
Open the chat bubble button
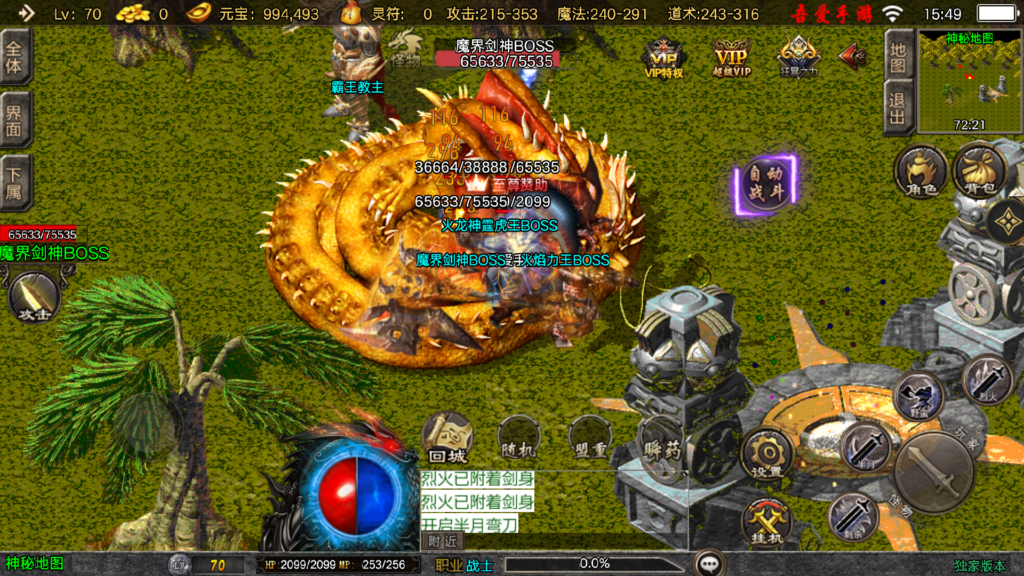[x=711, y=563]
